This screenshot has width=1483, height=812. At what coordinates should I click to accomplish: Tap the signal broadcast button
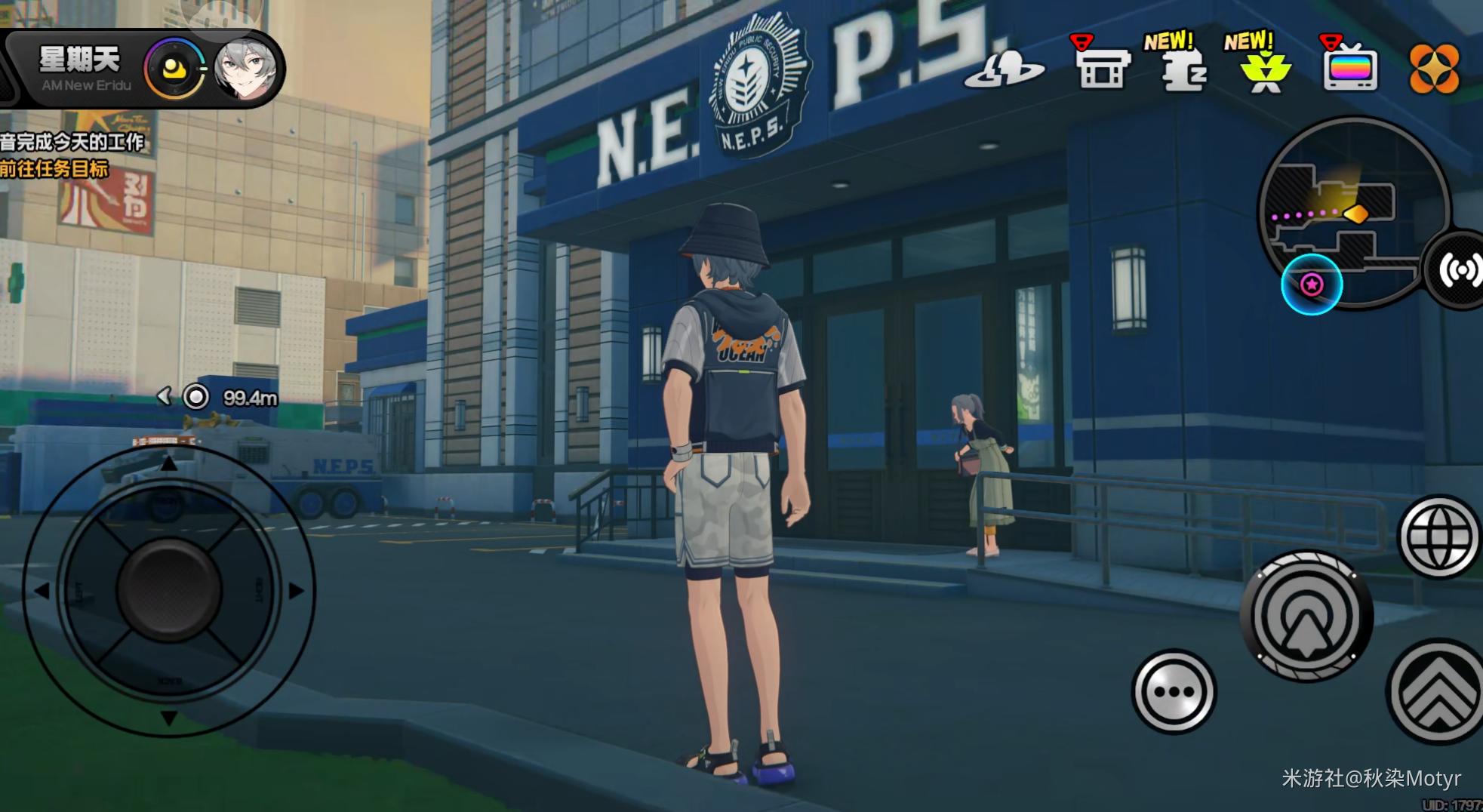click(x=1460, y=270)
